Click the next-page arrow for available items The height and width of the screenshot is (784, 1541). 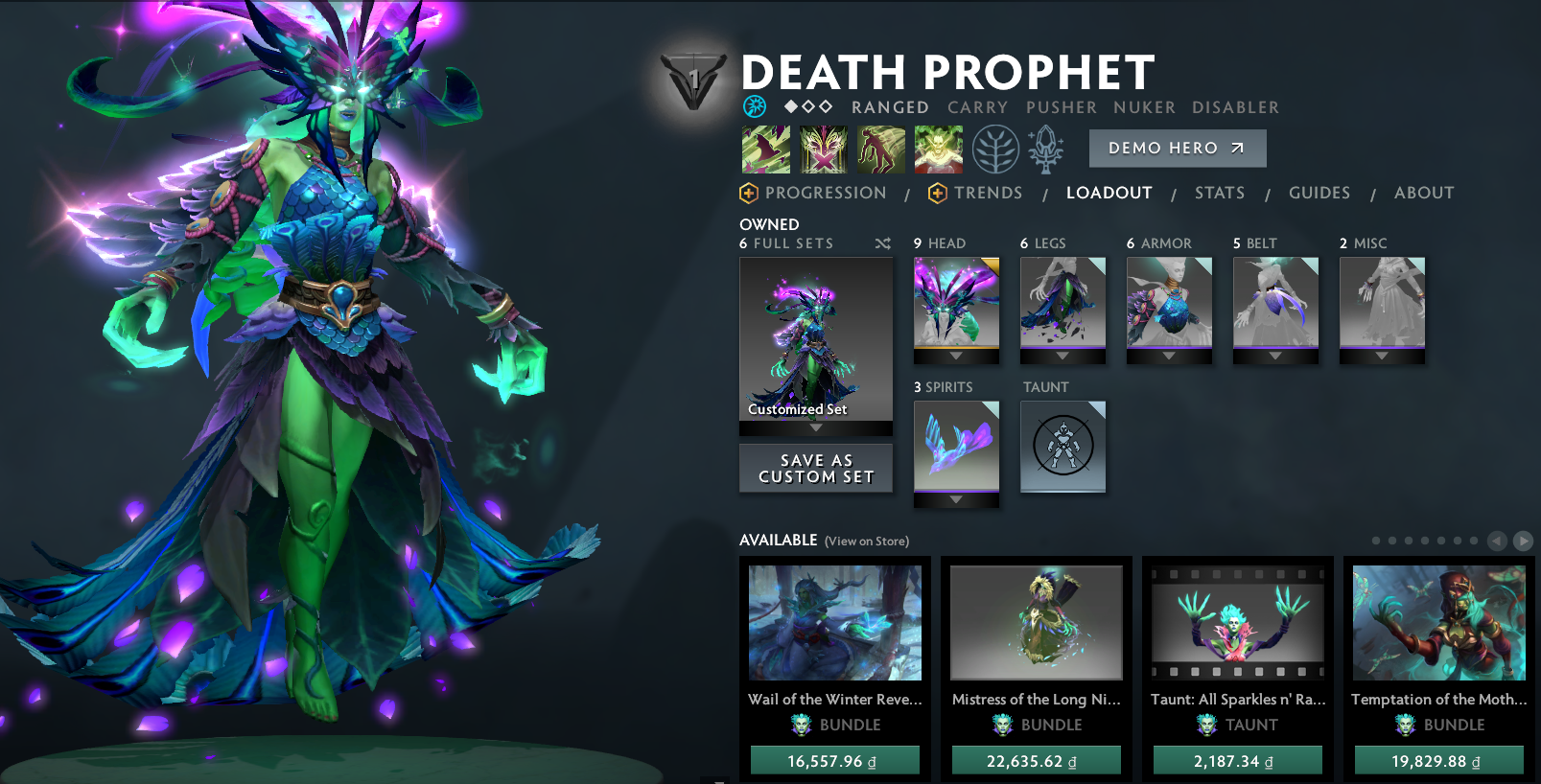pos(1525,540)
